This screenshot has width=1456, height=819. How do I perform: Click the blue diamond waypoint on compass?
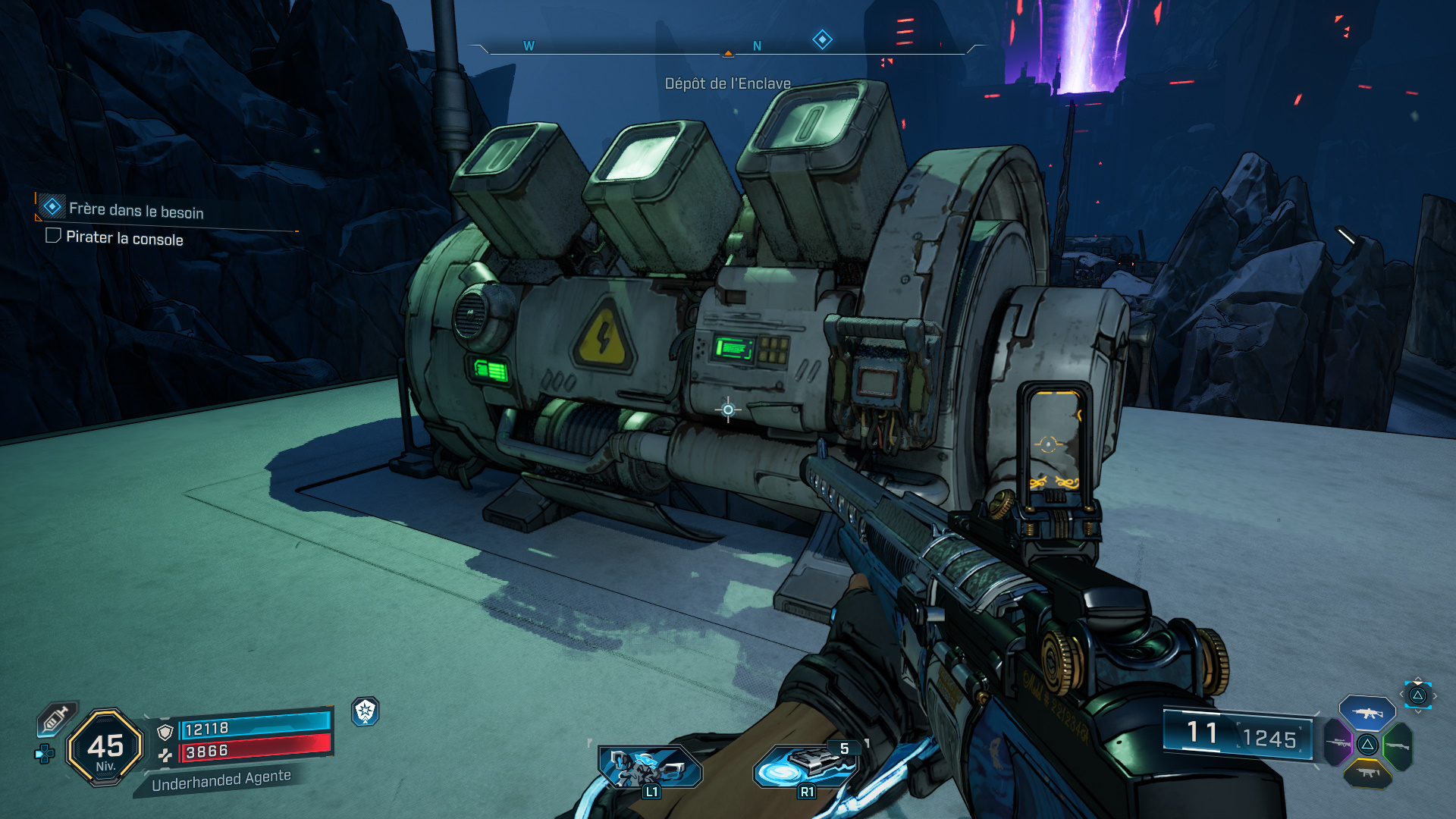822,39
